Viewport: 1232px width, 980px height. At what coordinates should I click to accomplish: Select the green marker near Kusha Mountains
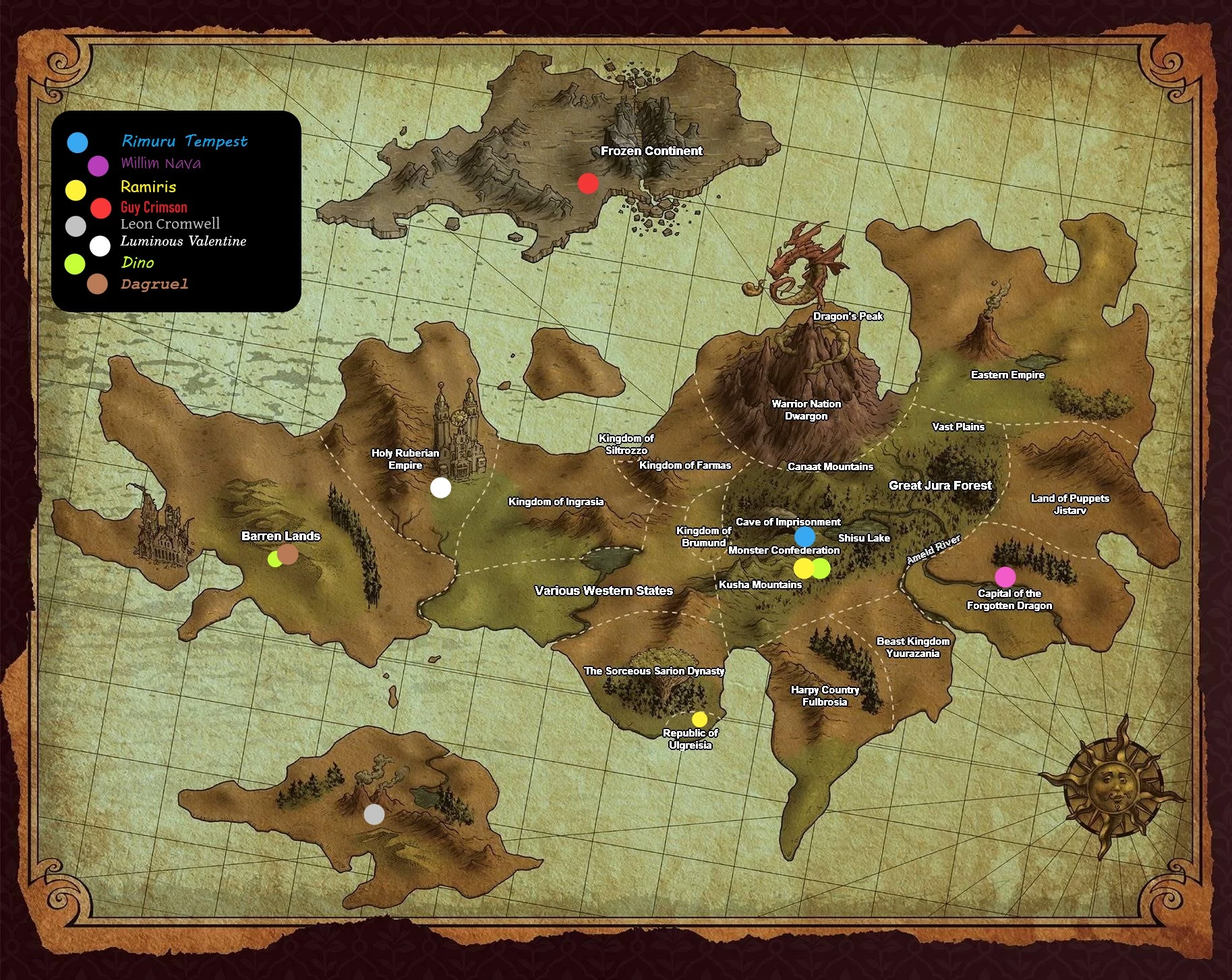click(x=821, y=569)
